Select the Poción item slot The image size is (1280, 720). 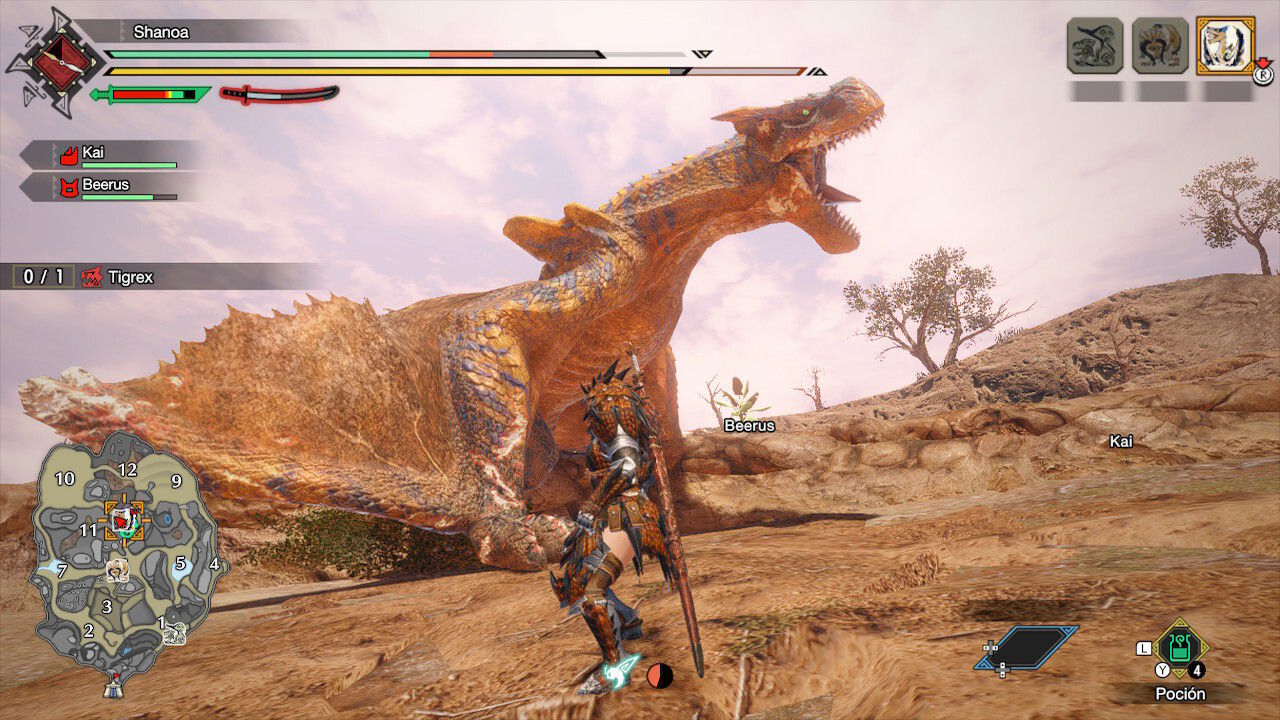pyautogui.click(x=1181, y=647)
